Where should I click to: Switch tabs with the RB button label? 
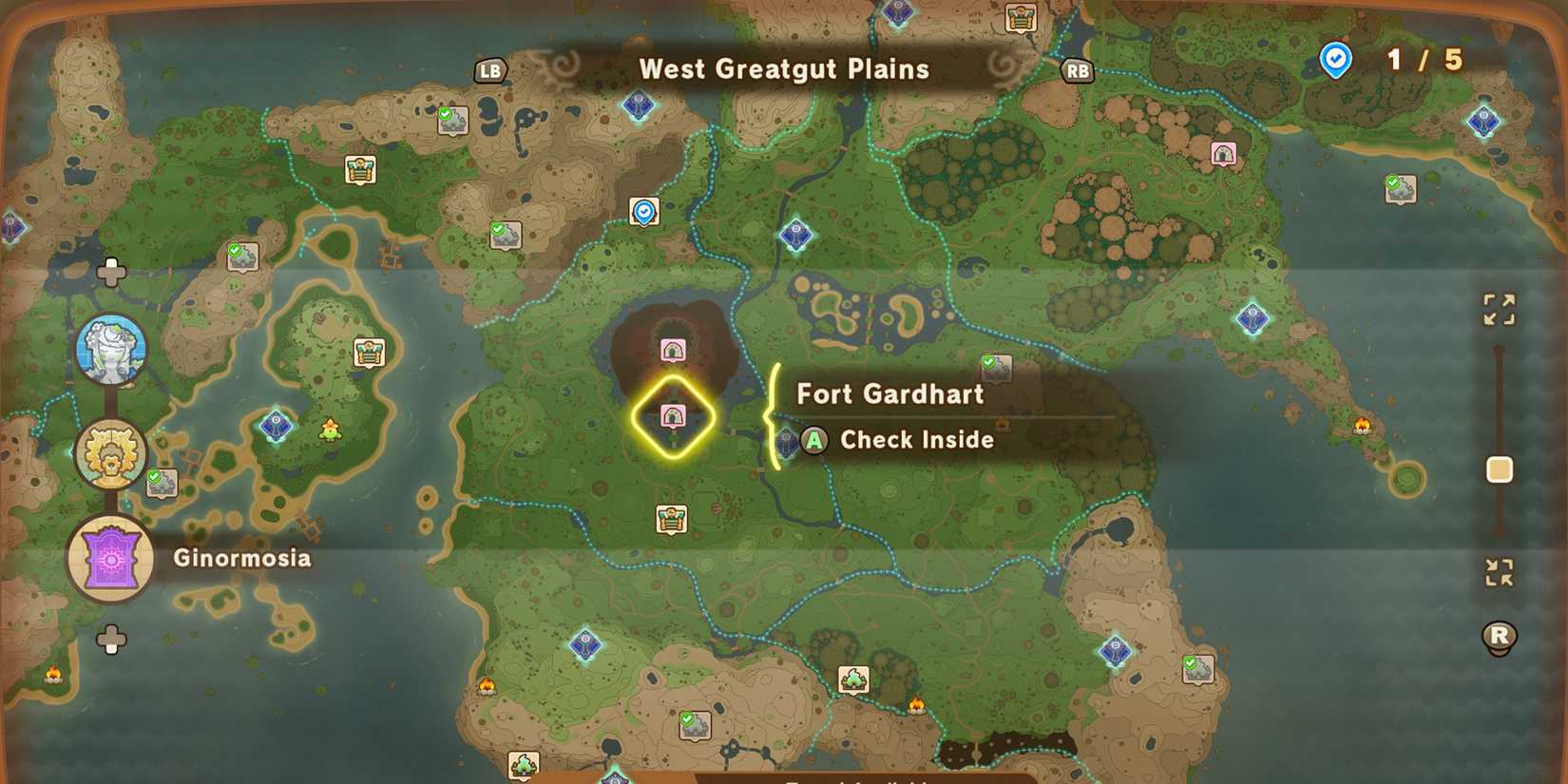click(1077, 69)
